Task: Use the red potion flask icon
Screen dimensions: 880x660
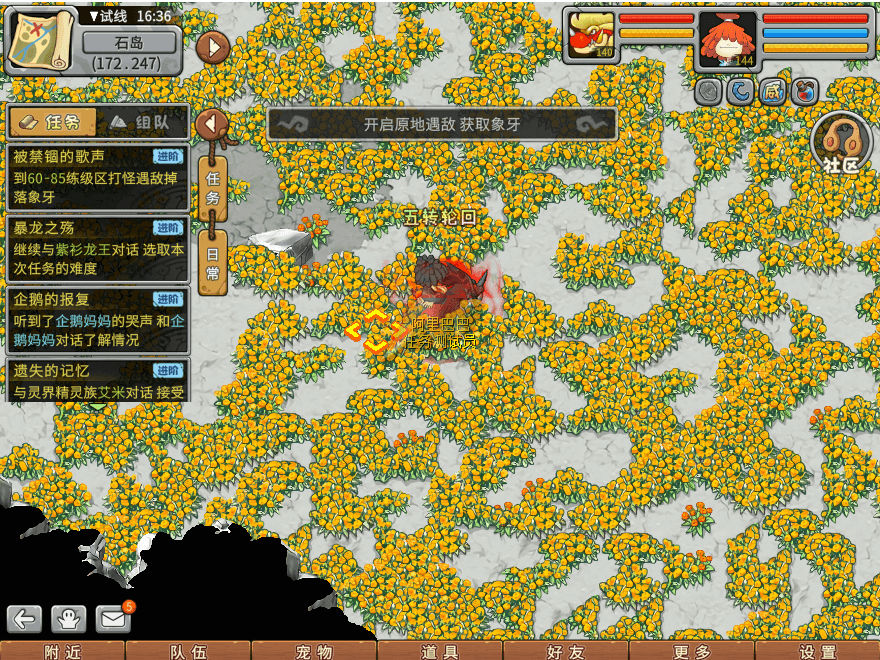Action: 805,92
